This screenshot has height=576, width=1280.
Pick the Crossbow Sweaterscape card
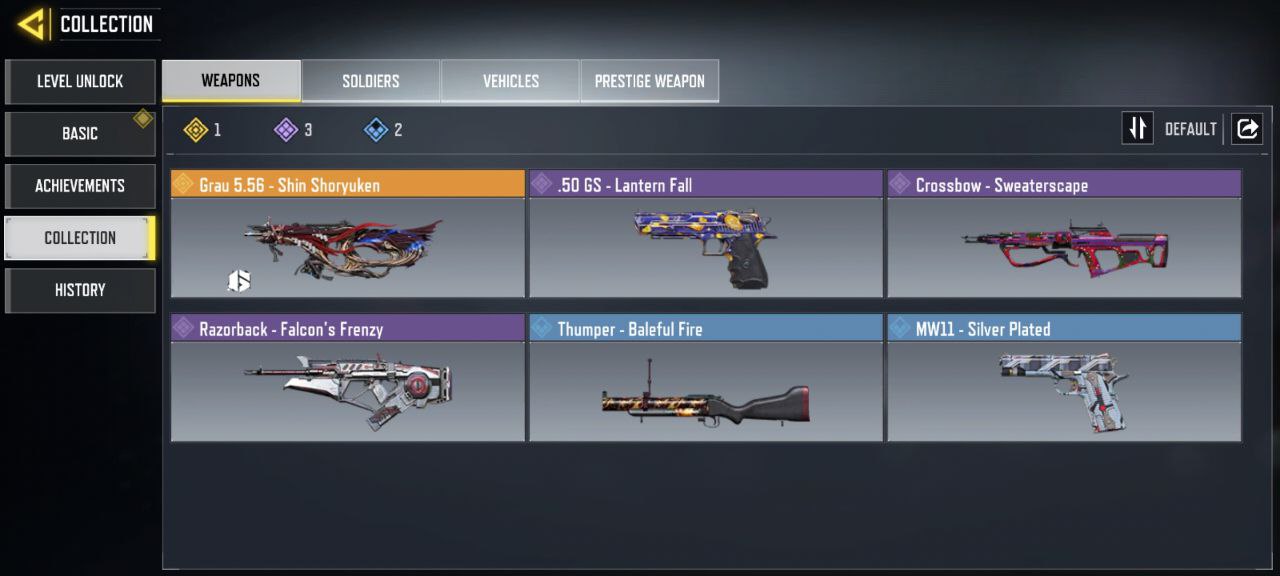(1064, 235)
